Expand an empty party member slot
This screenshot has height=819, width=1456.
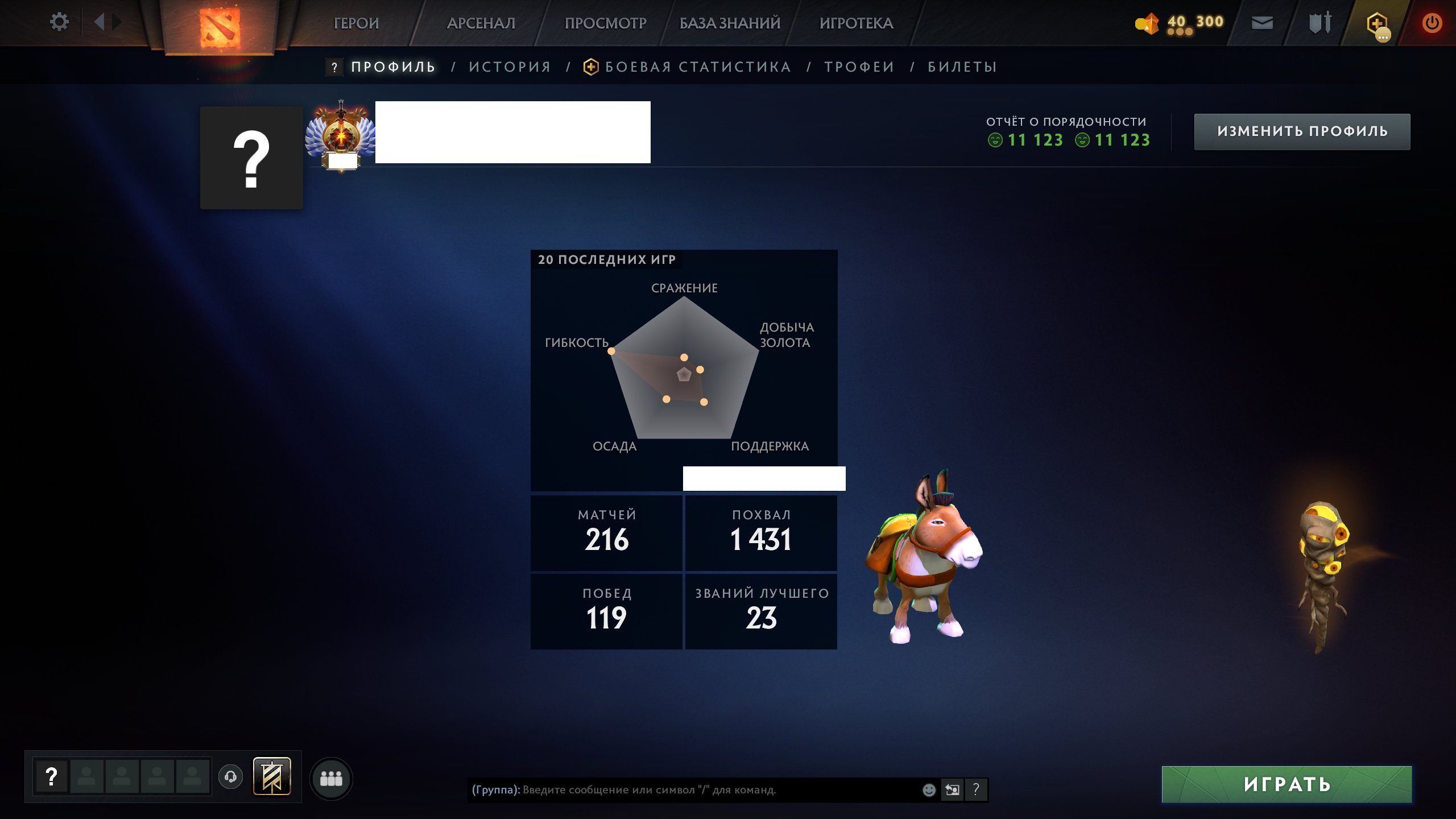(121, 775)
